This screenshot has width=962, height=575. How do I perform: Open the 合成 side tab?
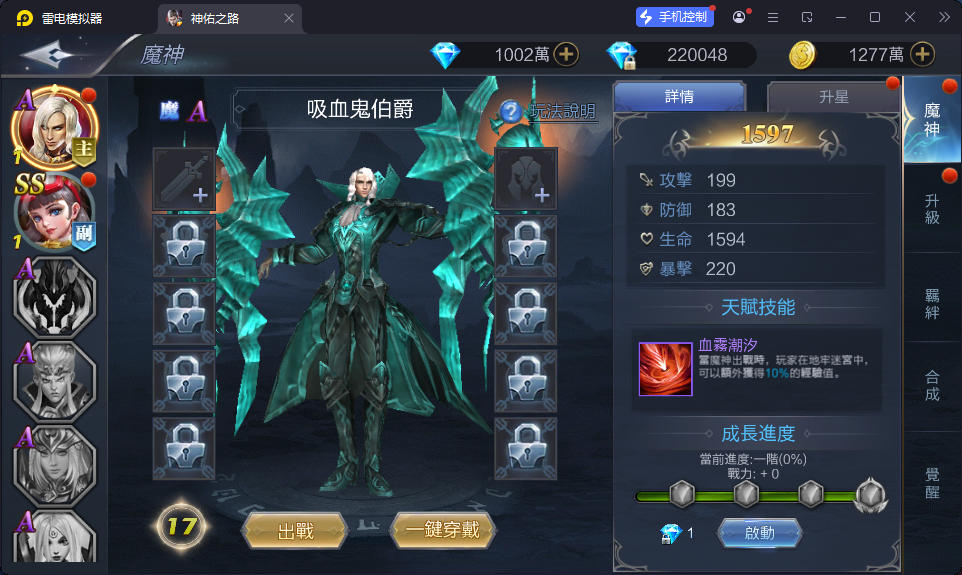[x=932, y=385]
